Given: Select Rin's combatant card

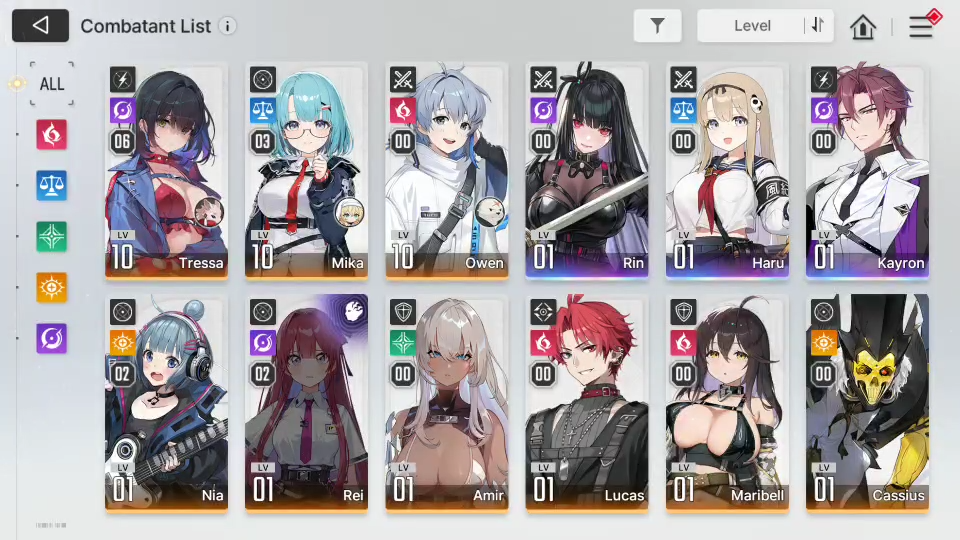Looking at the screenshot, I should pos(586,170).
